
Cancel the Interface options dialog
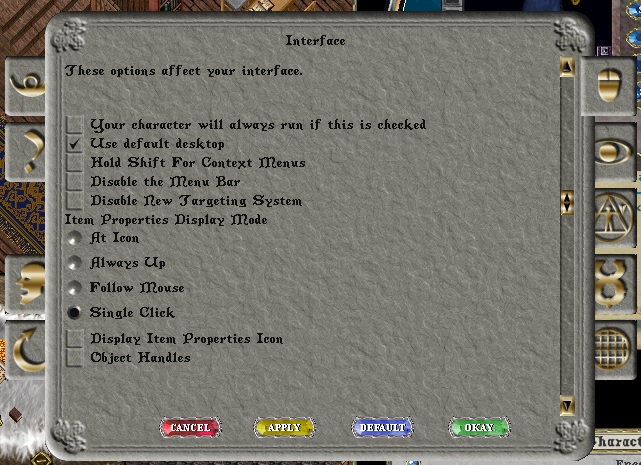[x=190, y=428]
